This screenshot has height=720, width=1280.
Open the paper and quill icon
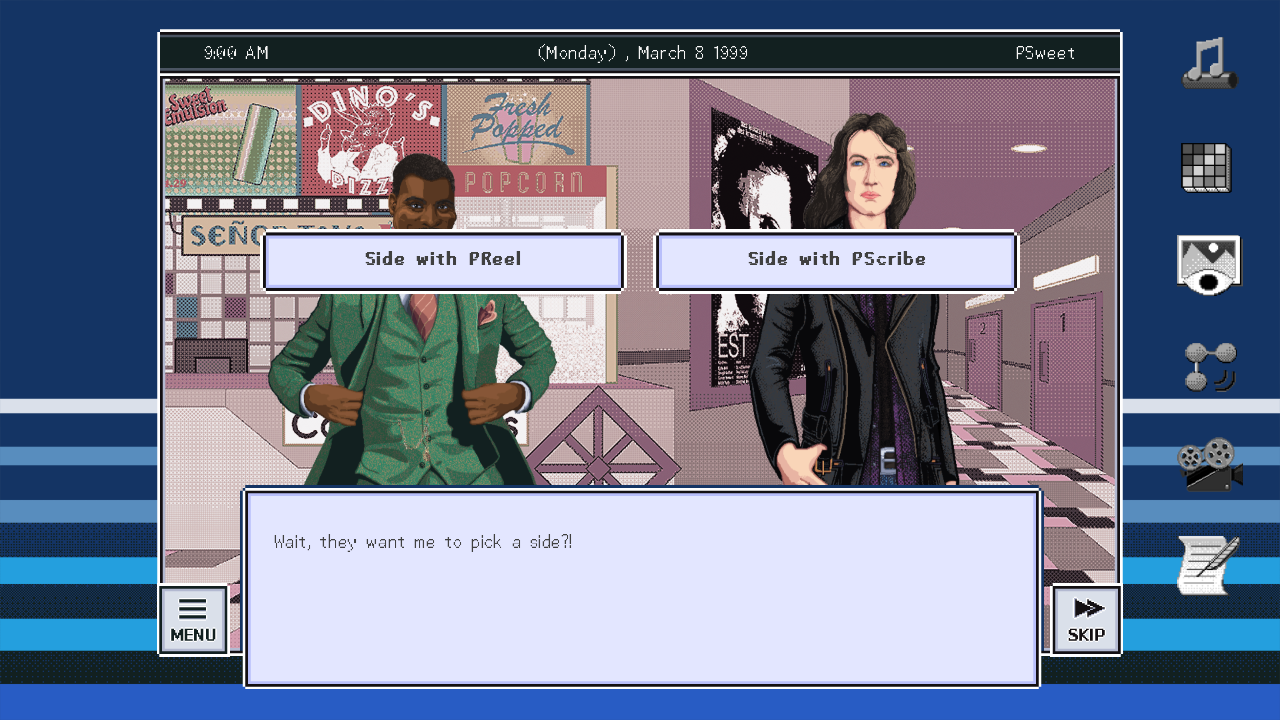[x=1208, y=564]
